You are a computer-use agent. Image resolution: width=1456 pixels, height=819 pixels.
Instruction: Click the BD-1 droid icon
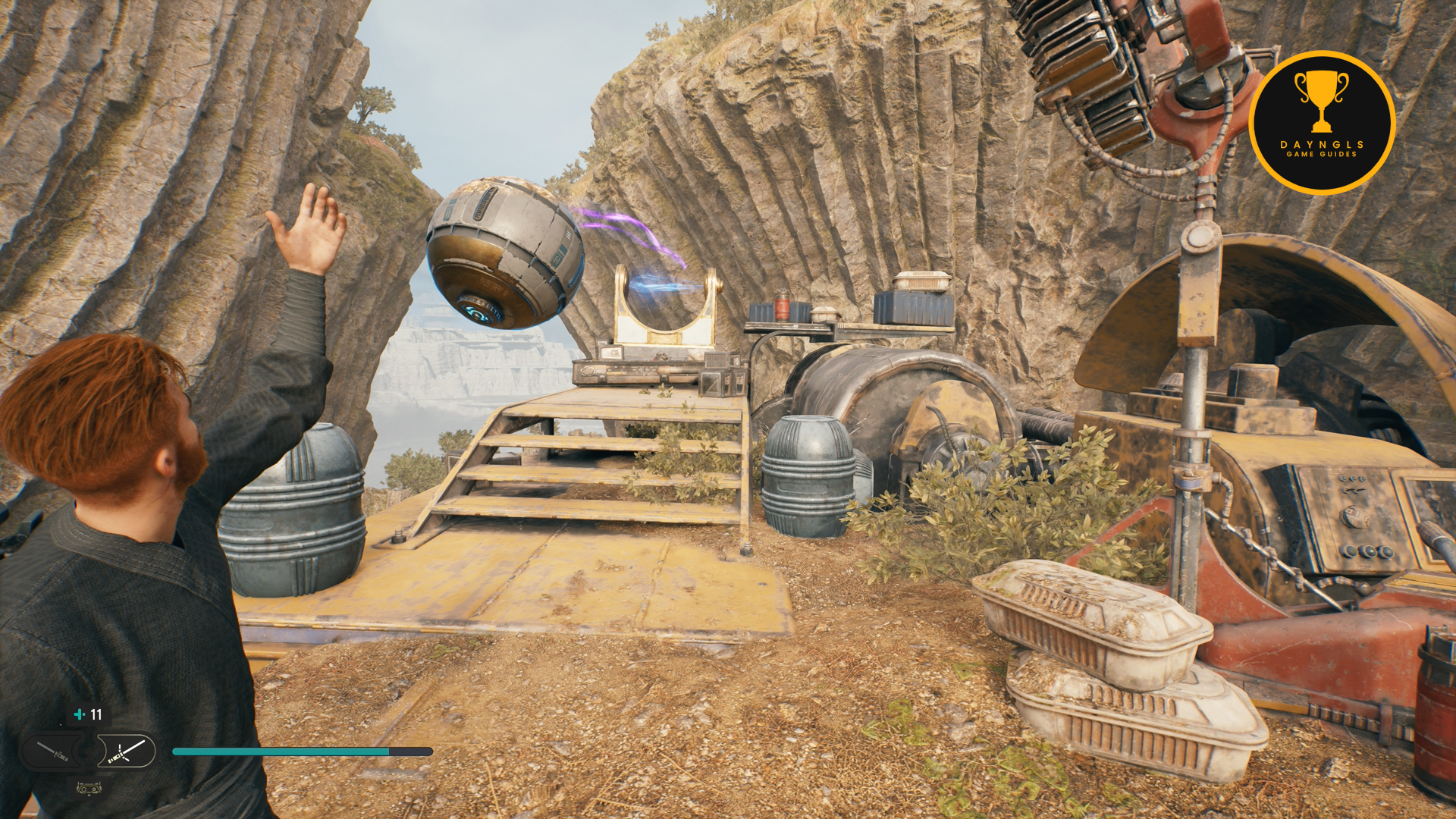(89, 788)
